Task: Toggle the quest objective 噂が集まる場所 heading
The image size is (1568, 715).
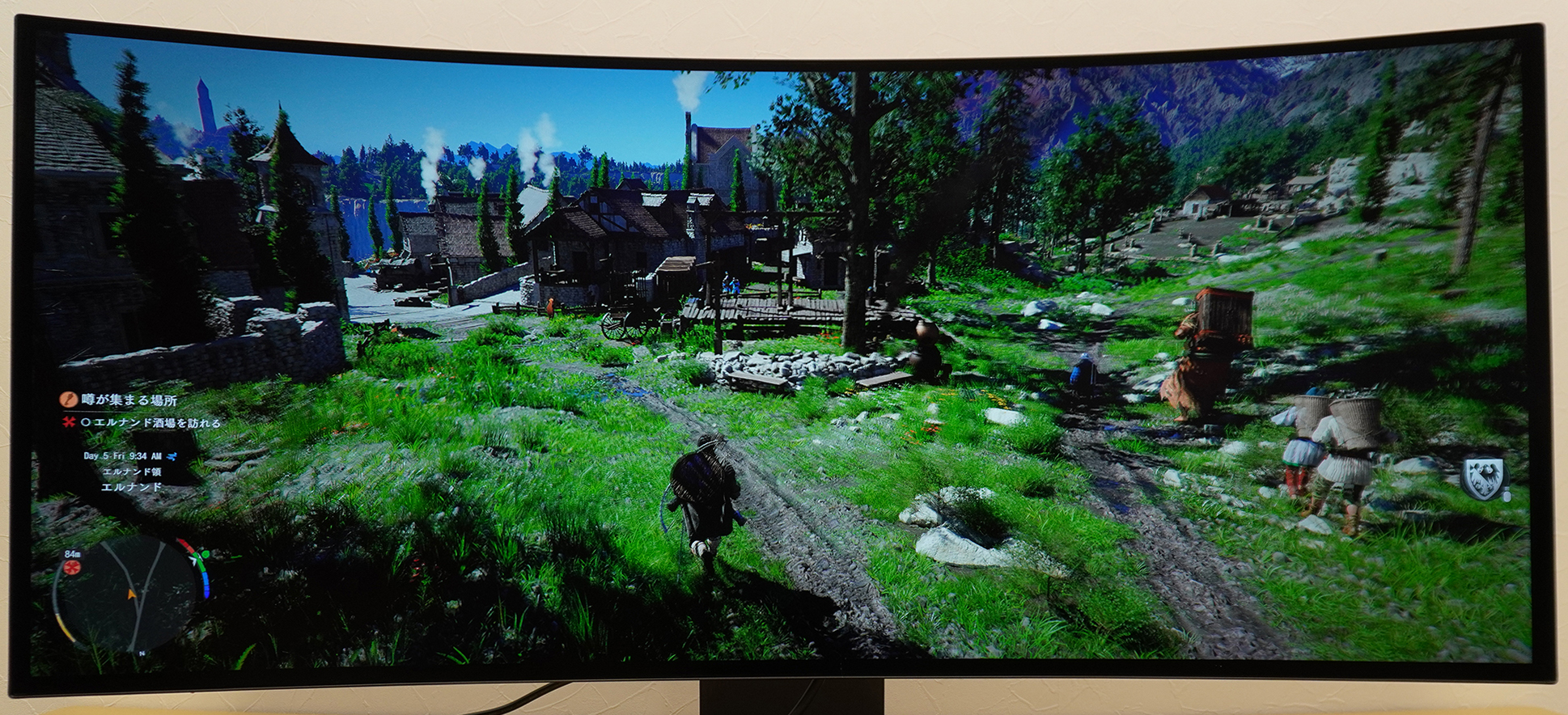Action: [129, 400]
